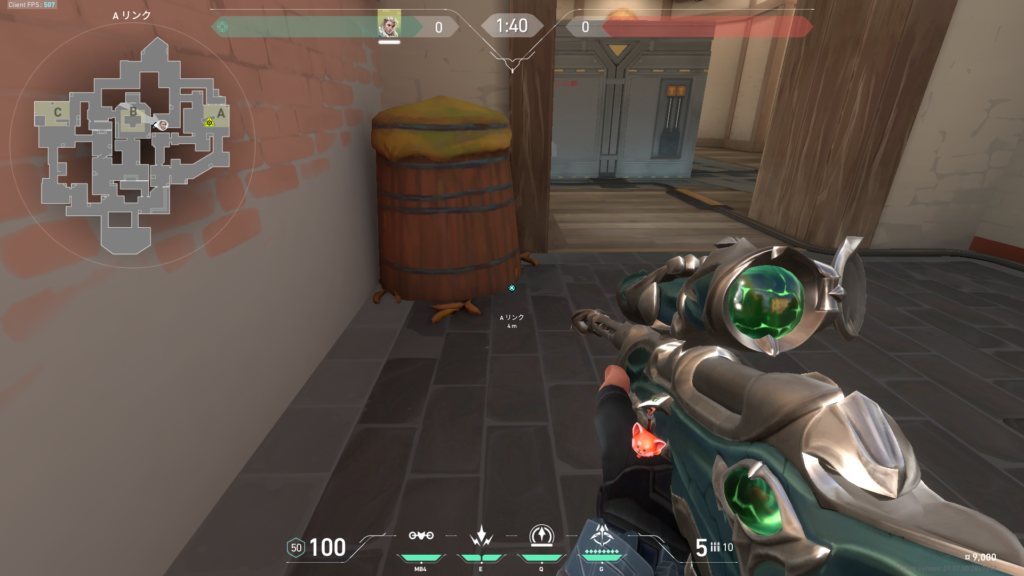Select the B site on the minimap
Image resolution: width=1024 pixels, height=576 pixels.
tap(131, 113)
